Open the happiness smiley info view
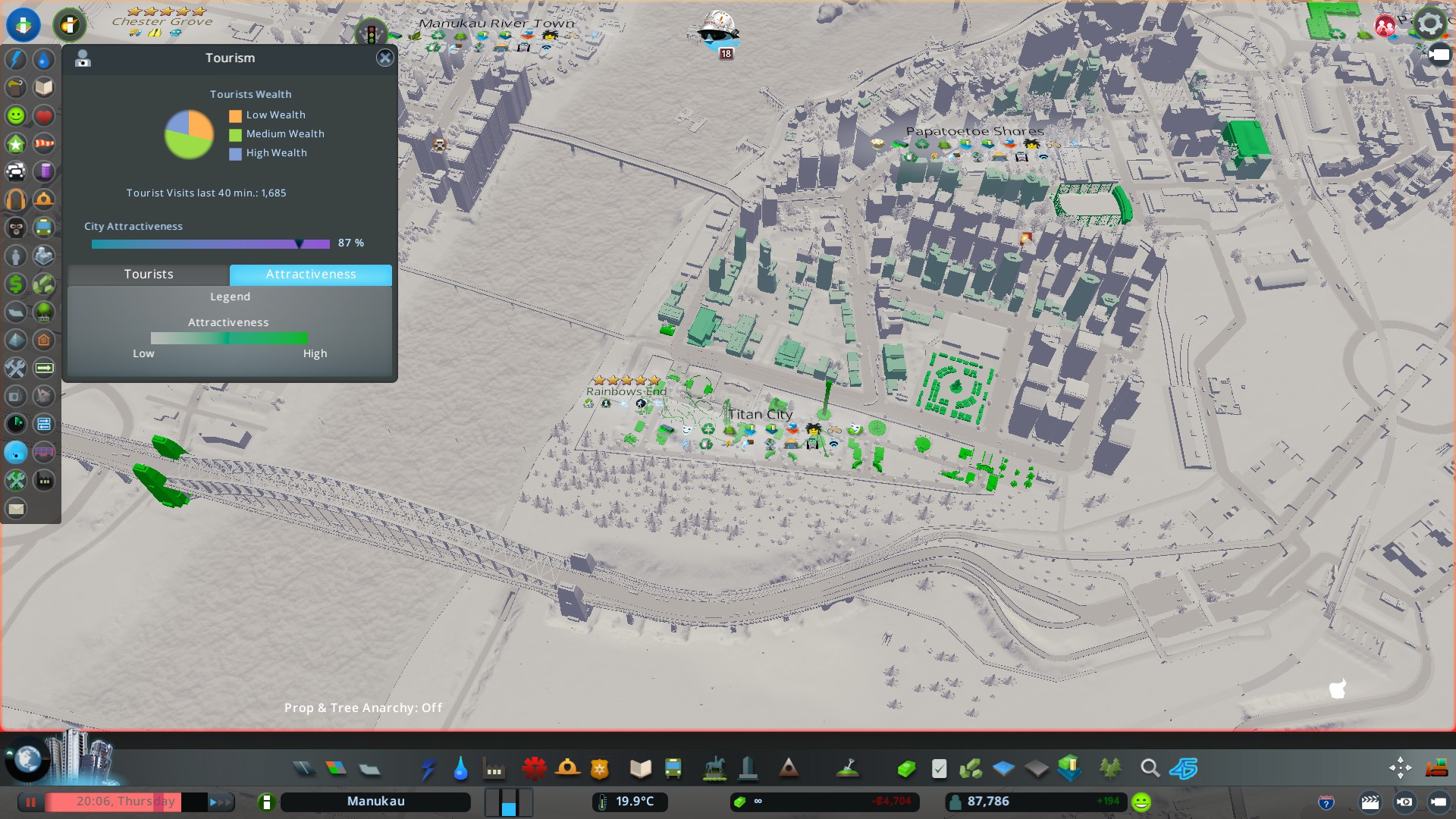The height and width of the screenshot is (819, 1456). click(16, 115)
